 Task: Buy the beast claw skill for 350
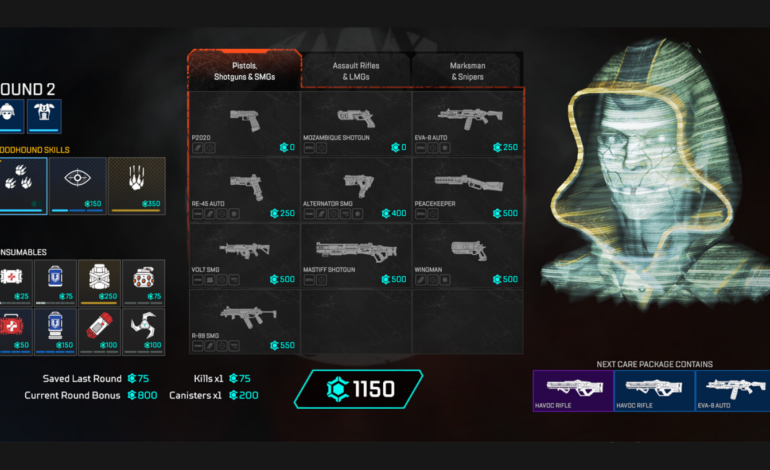pyautogui.click(x=137, y=185)
